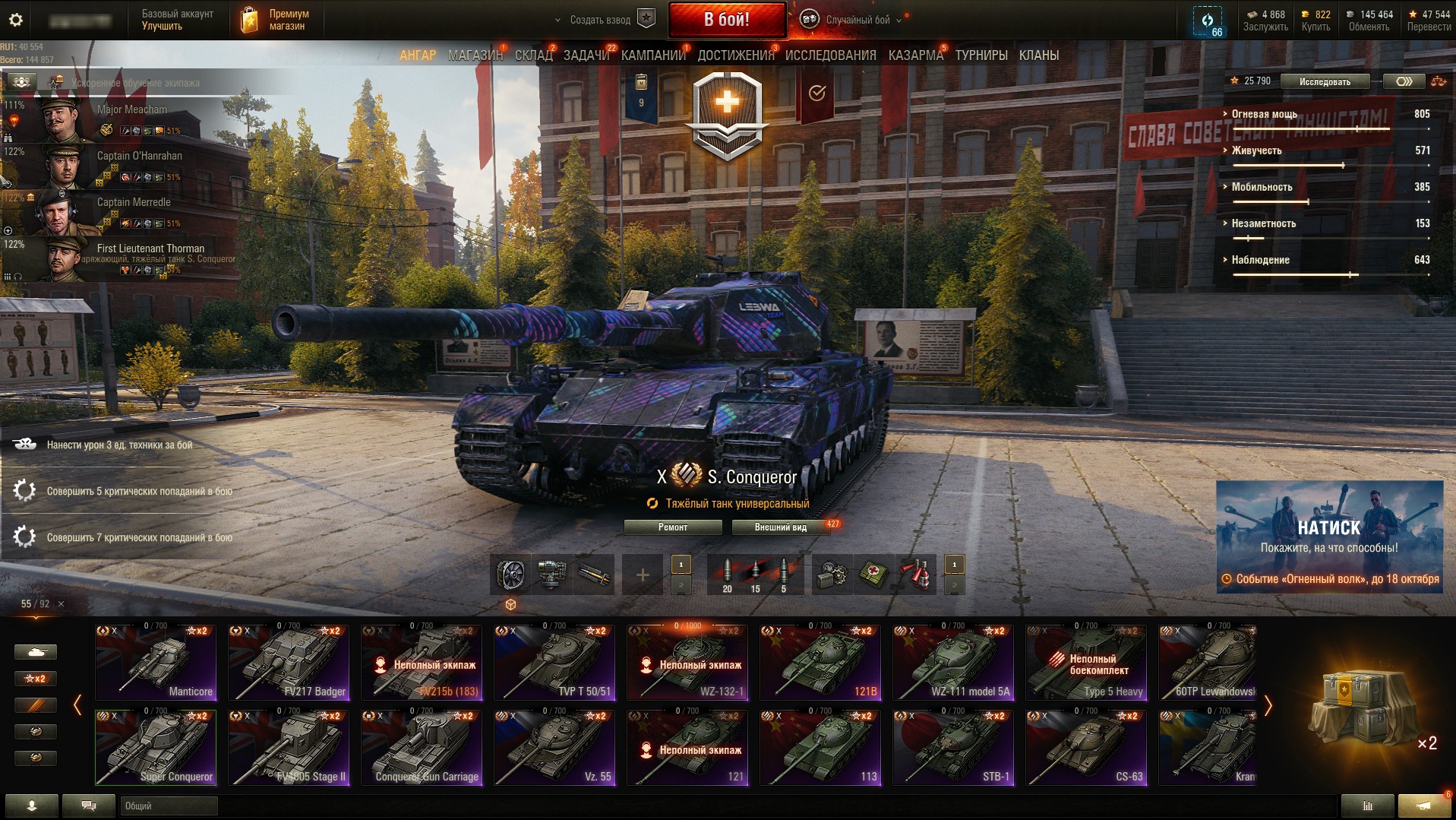Open the Случайный бой mode dropdown
This screenshot has width=1456, height=820.
tap(857, 20)
